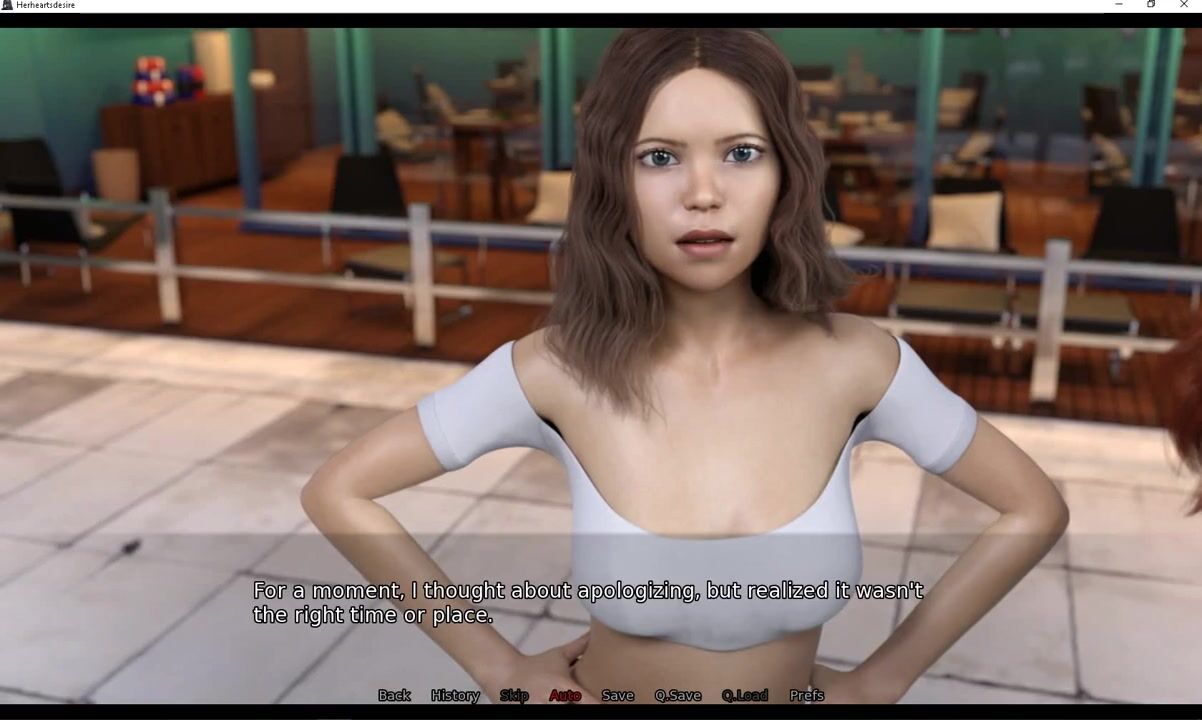Go Back to the previous line
This screenshot has width=1202, height=720.
tap(394, 695)
